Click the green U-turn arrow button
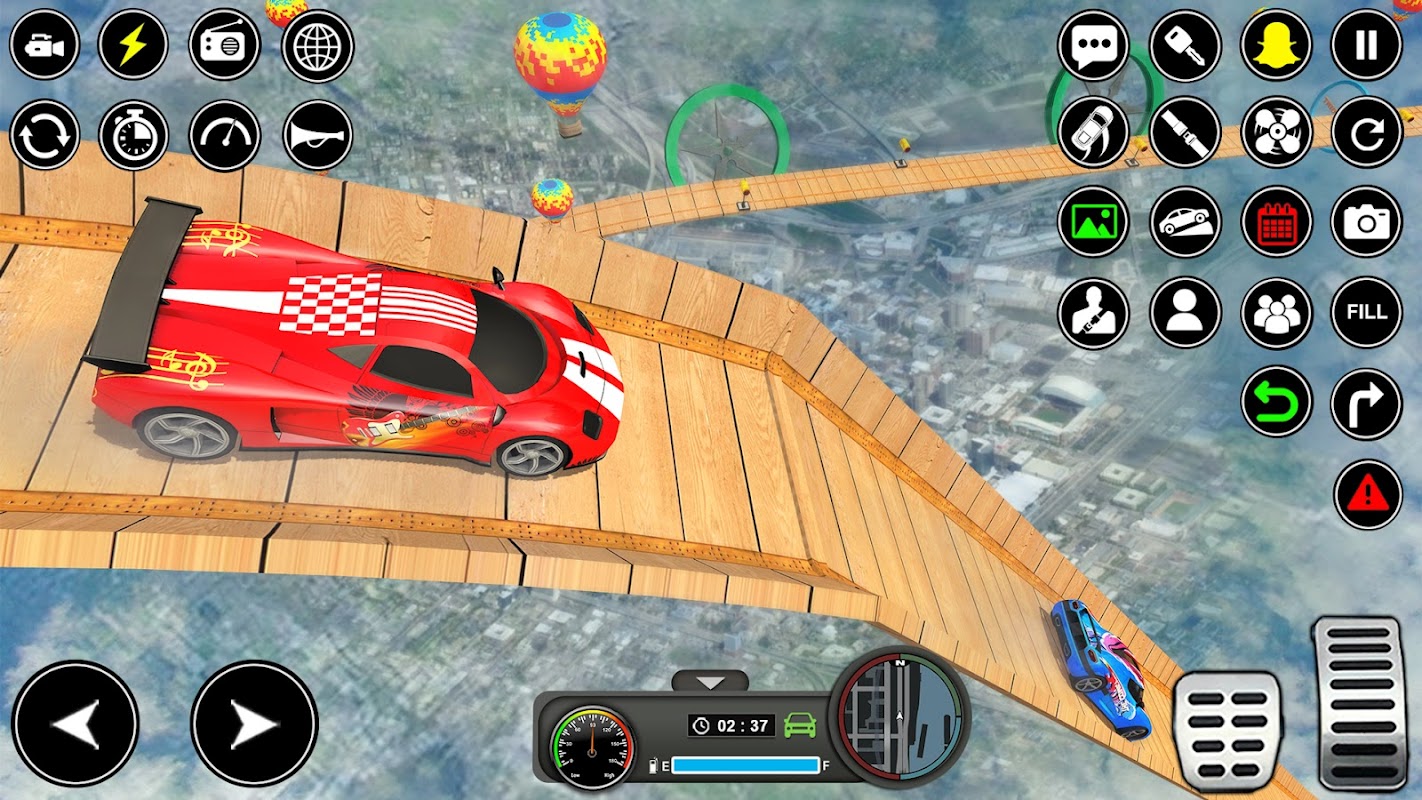The width and height of the screenshot is (1422, 800). pos(1276,402)
